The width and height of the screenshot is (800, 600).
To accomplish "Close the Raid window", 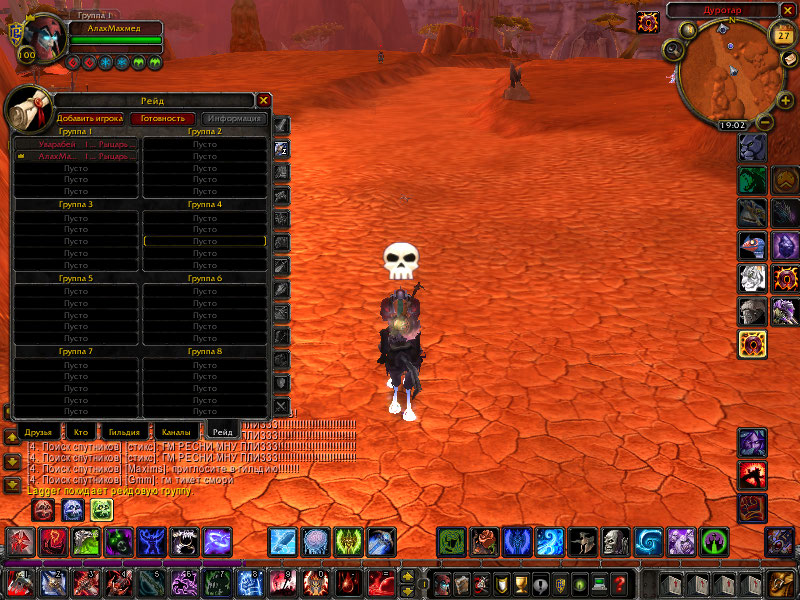I will pyautogui.click(x=263, y=100).
